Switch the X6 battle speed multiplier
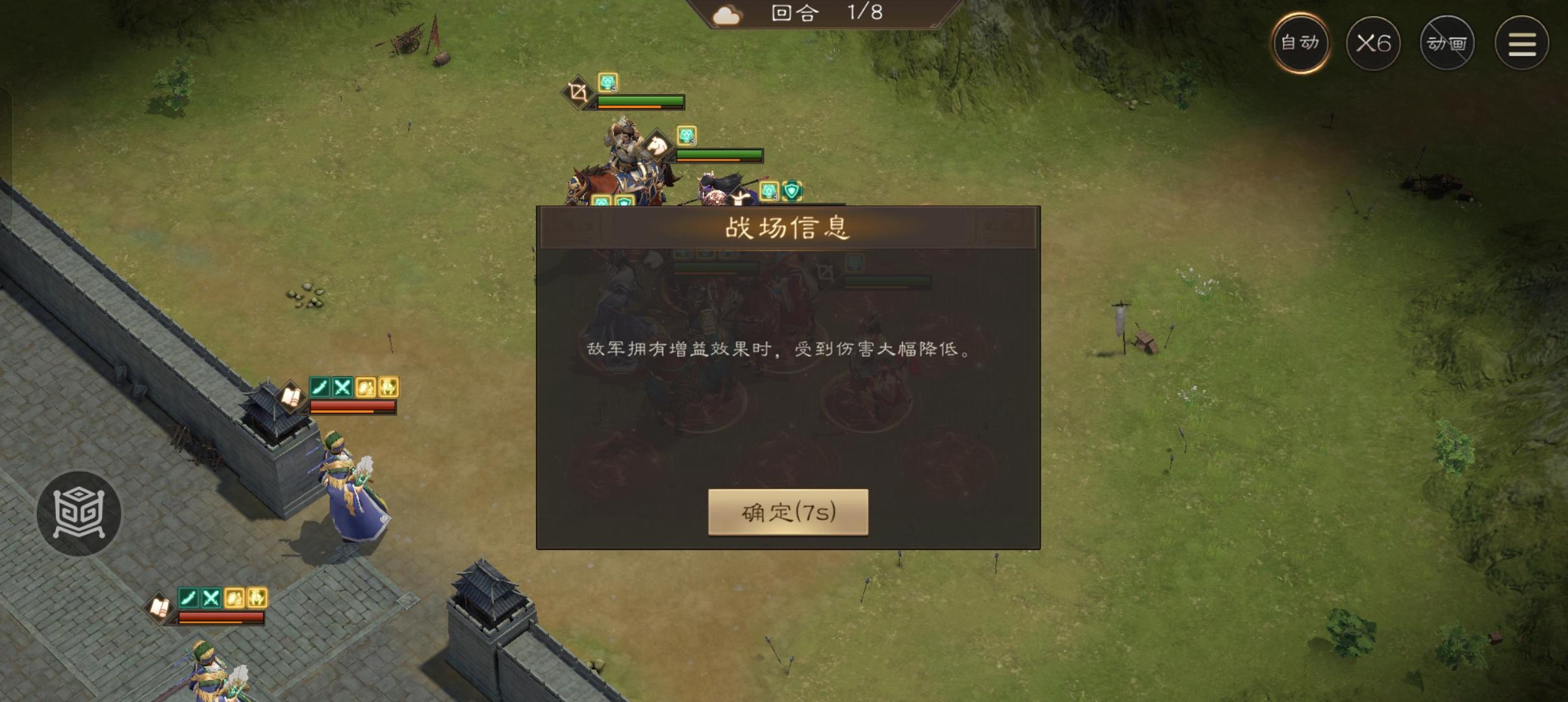The image size is (1568, 702). 1374,42
